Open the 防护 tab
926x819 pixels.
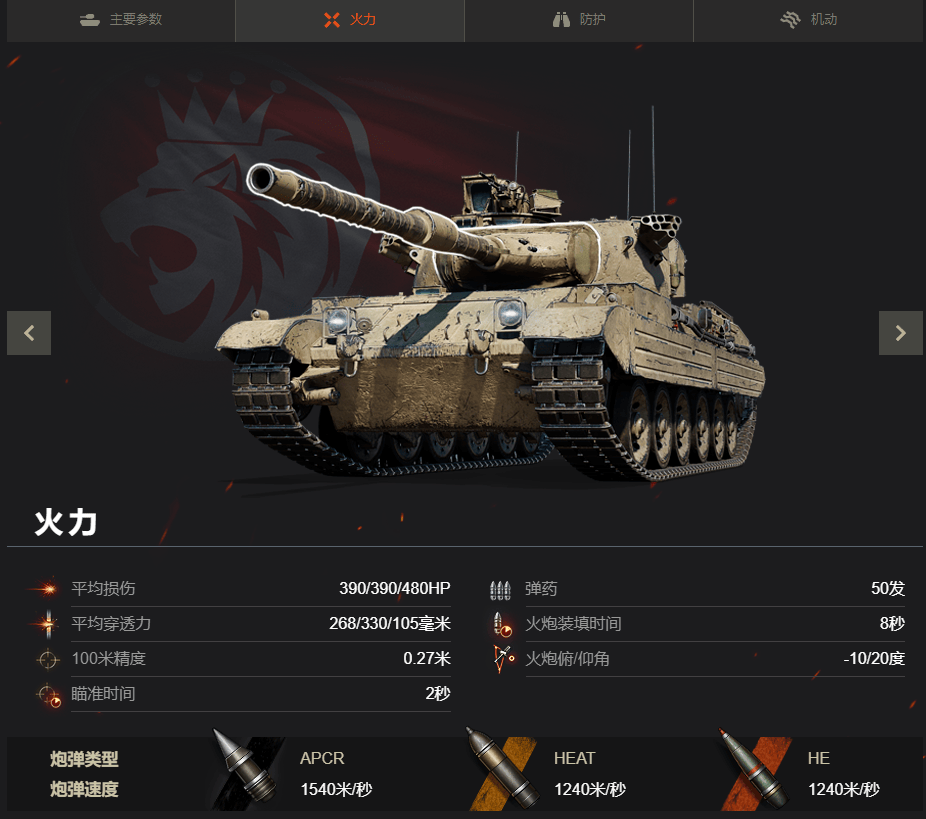[x=579, y=20]
